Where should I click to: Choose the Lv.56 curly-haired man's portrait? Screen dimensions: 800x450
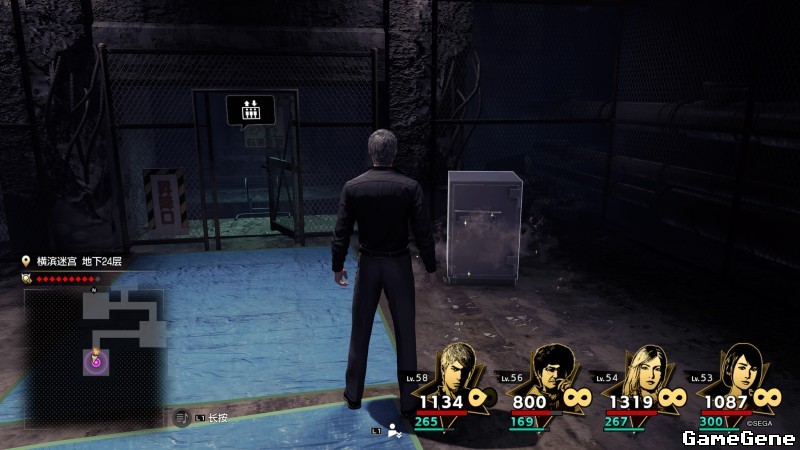(549, 370)
